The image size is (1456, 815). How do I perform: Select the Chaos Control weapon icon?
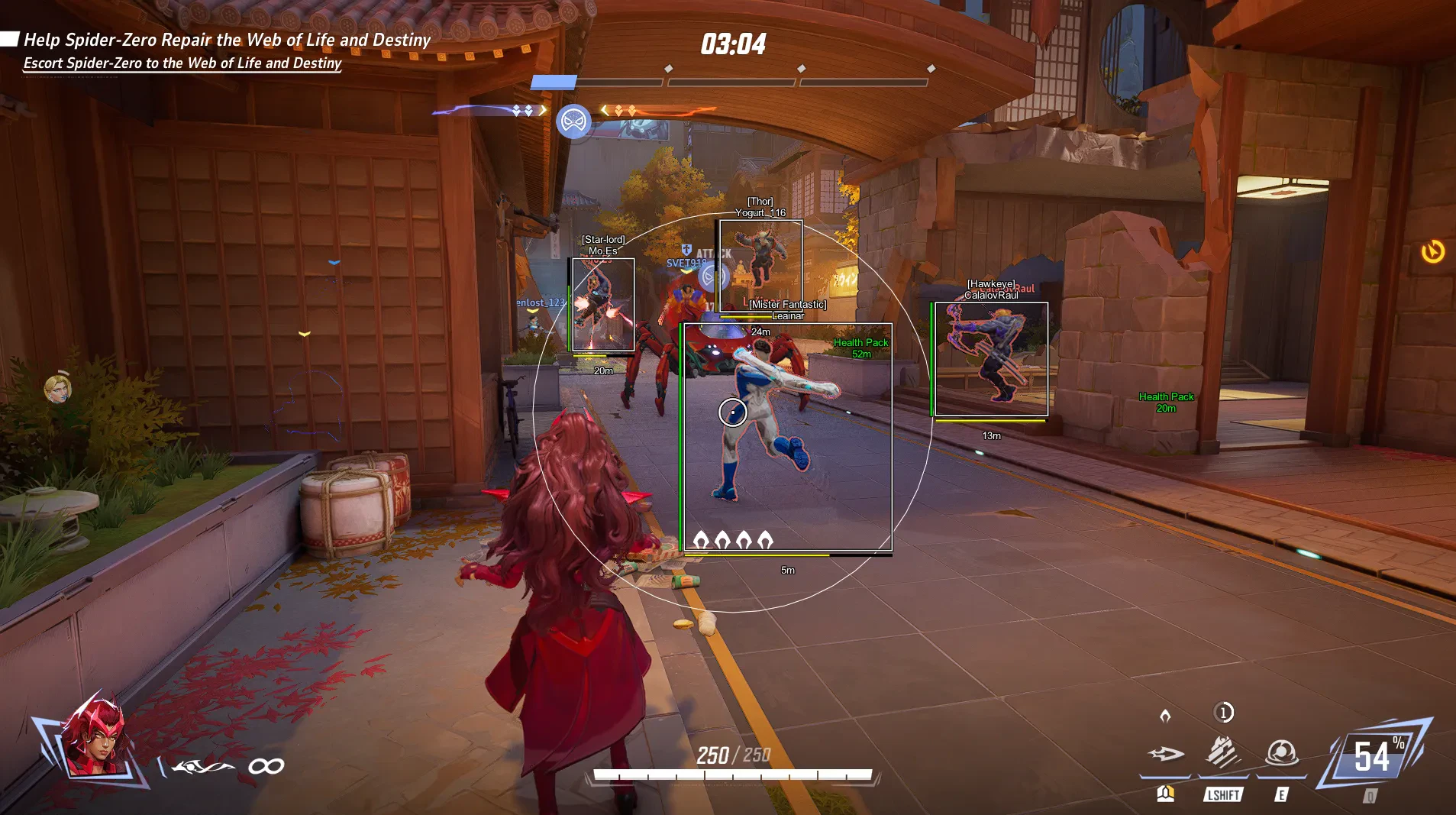202,766
